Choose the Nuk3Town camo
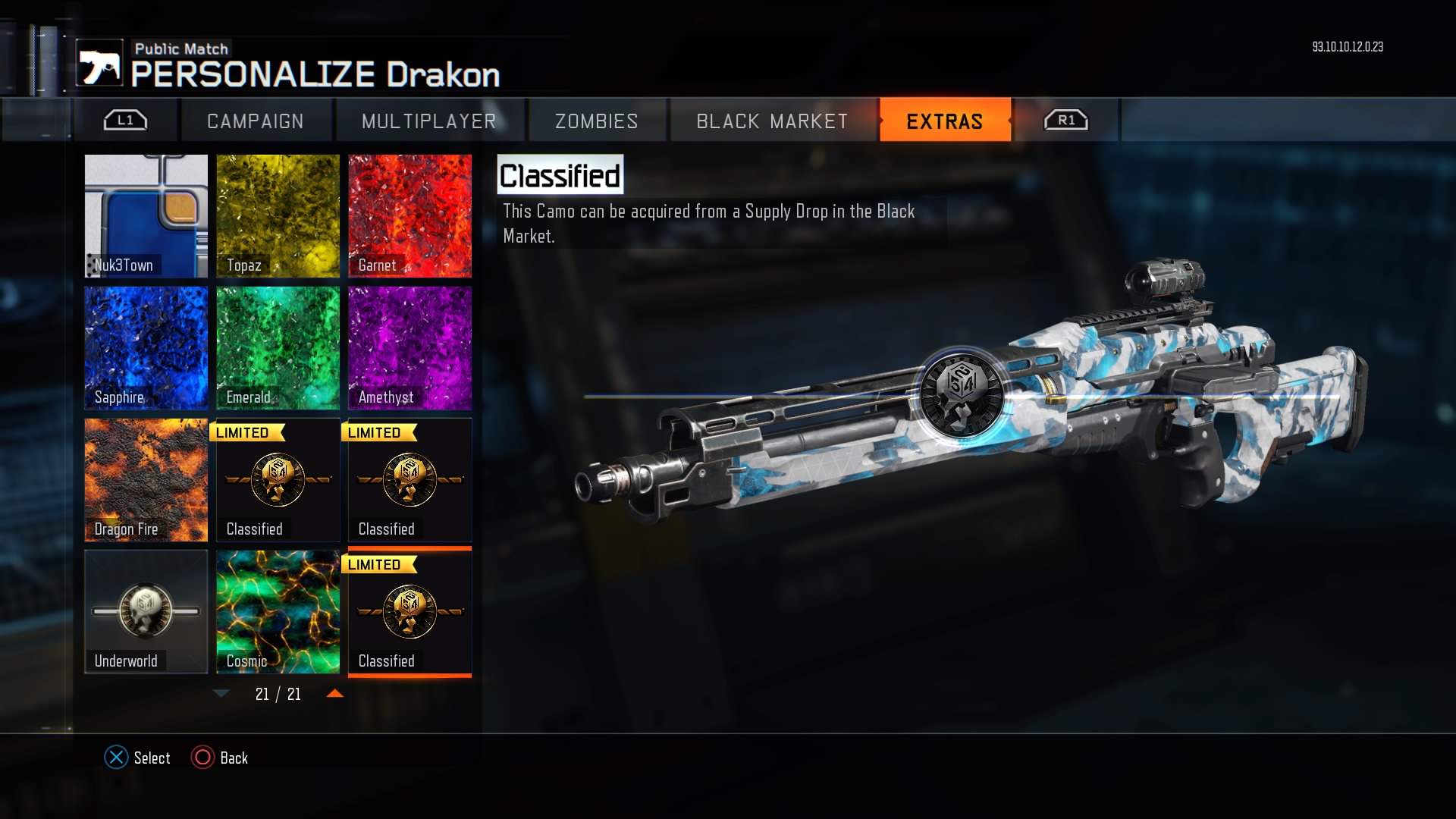The height and width of the screenshot is (819, 1456). click(x=146, y=216)
